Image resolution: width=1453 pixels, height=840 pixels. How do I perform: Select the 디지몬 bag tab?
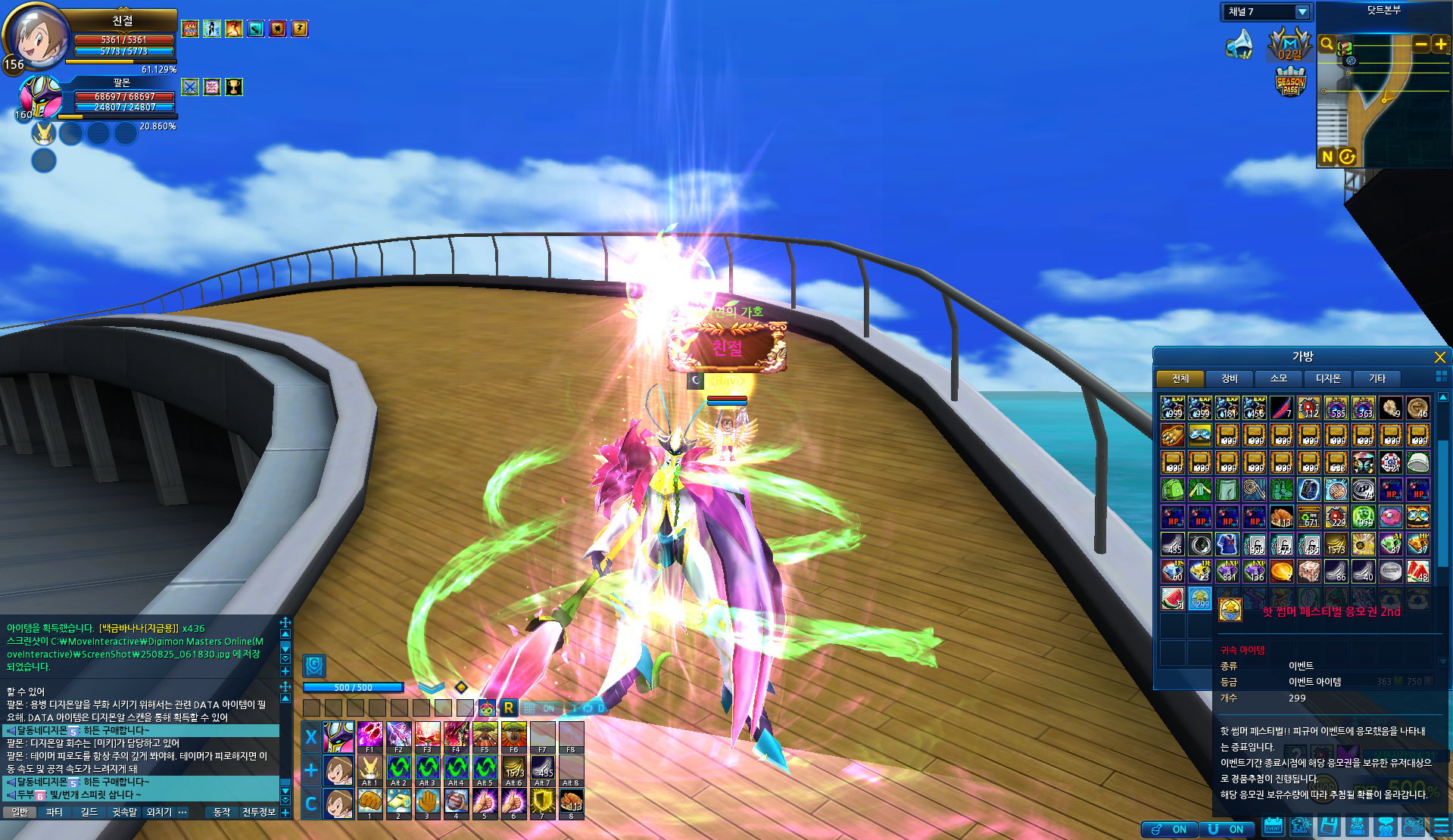(x=1327, y=378)
